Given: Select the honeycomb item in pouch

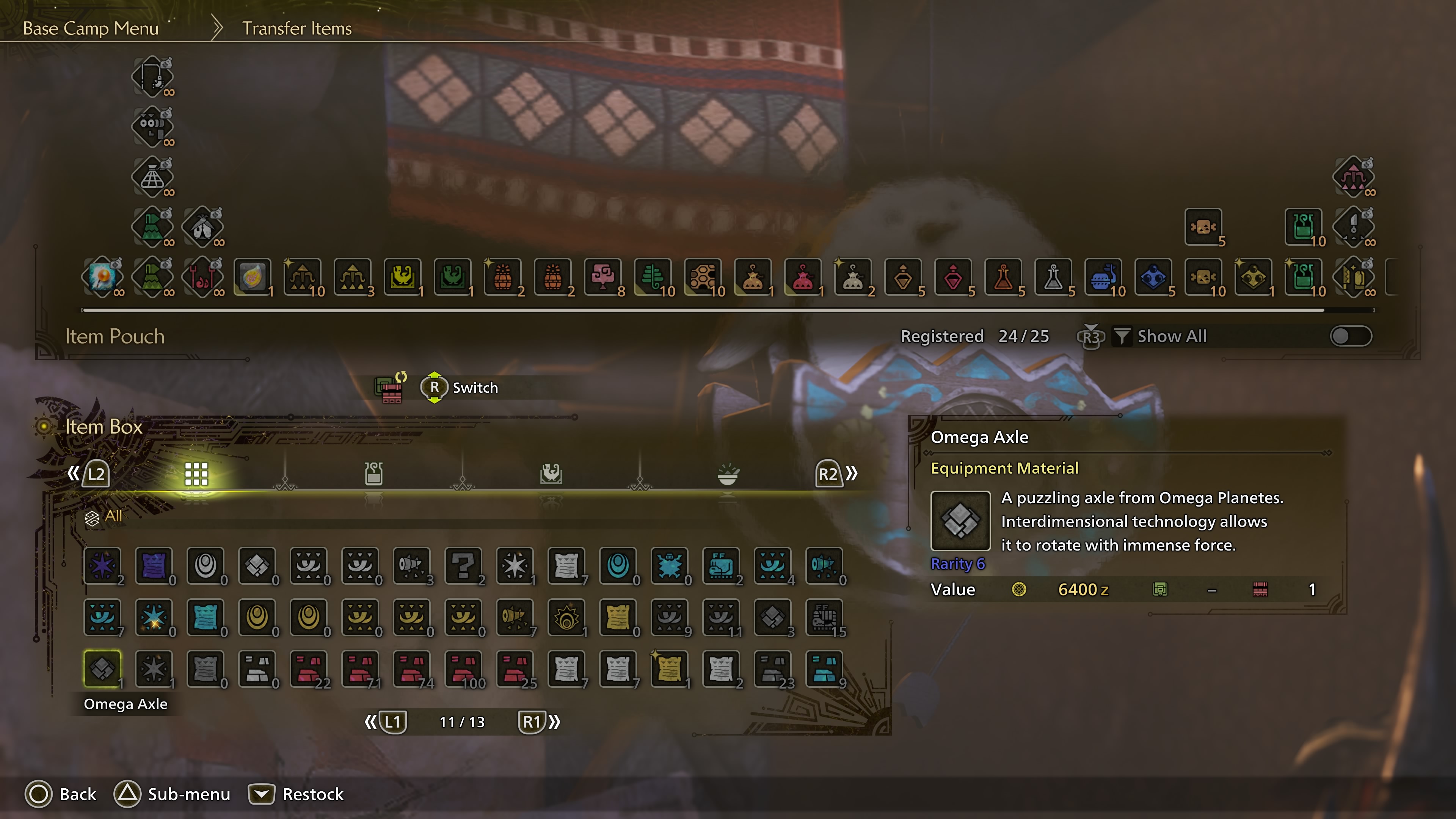Looking at the screenshot, I should click(703, 277).
